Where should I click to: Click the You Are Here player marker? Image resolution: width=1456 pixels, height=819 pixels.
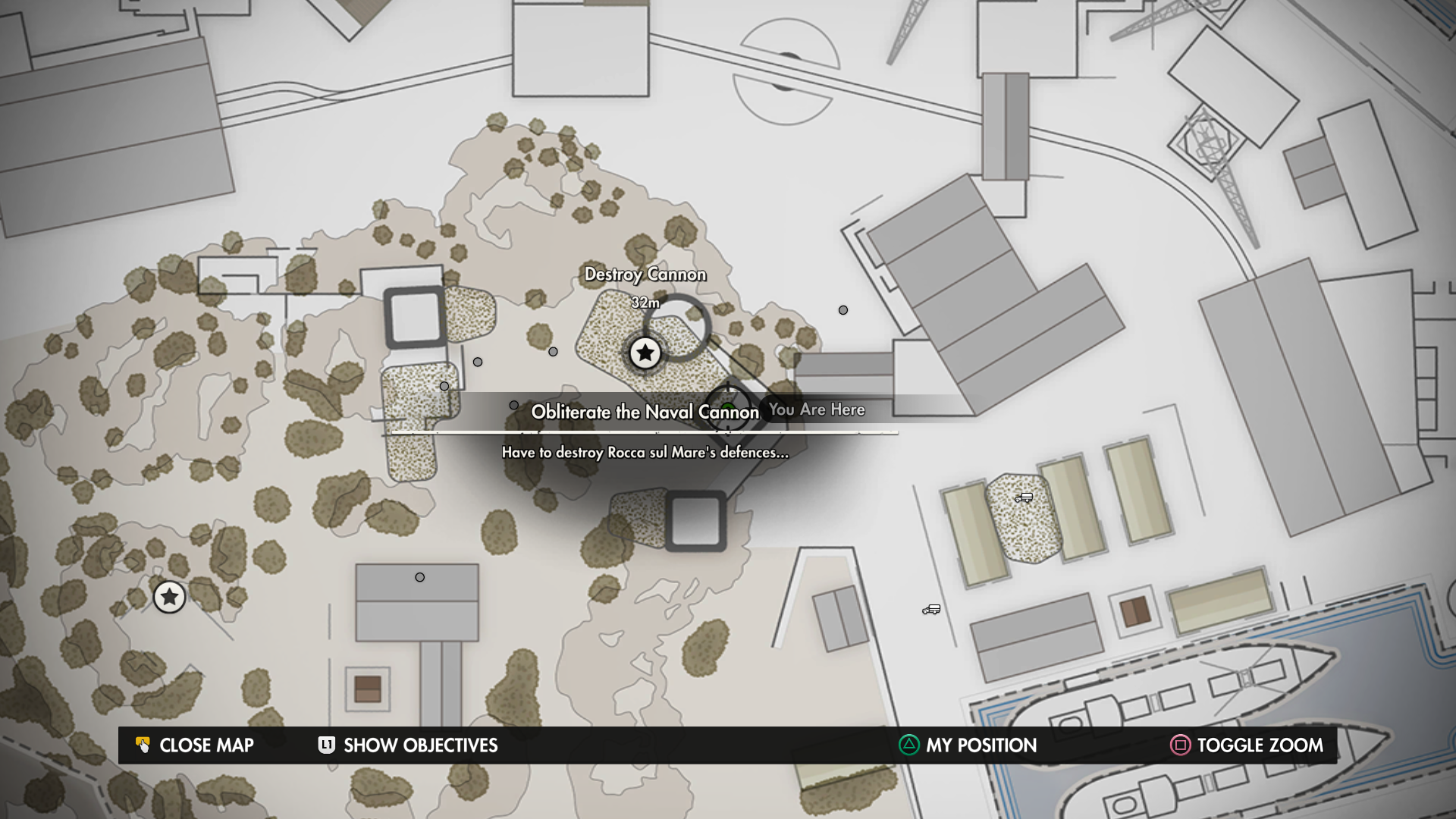[728, 409]
